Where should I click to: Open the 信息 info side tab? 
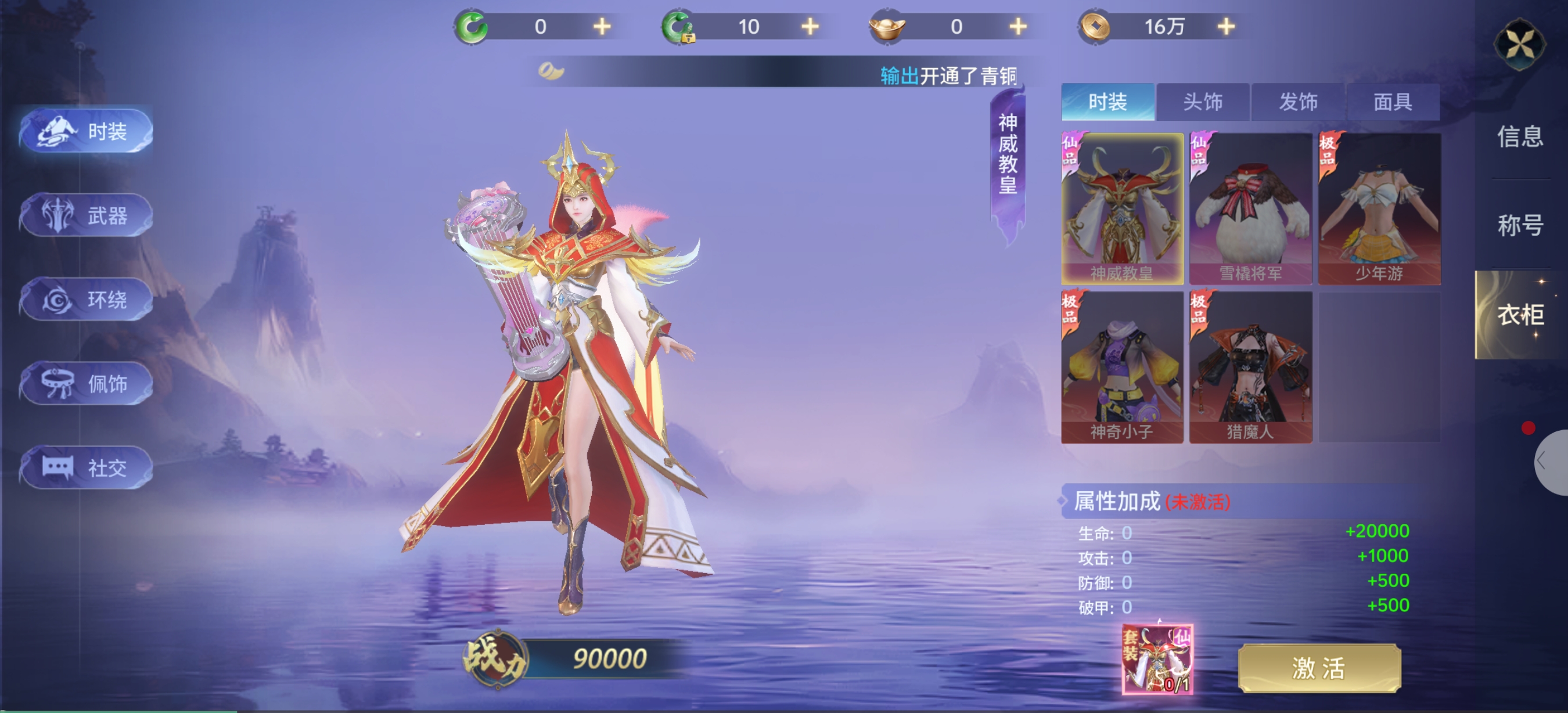click(1519, 137)
